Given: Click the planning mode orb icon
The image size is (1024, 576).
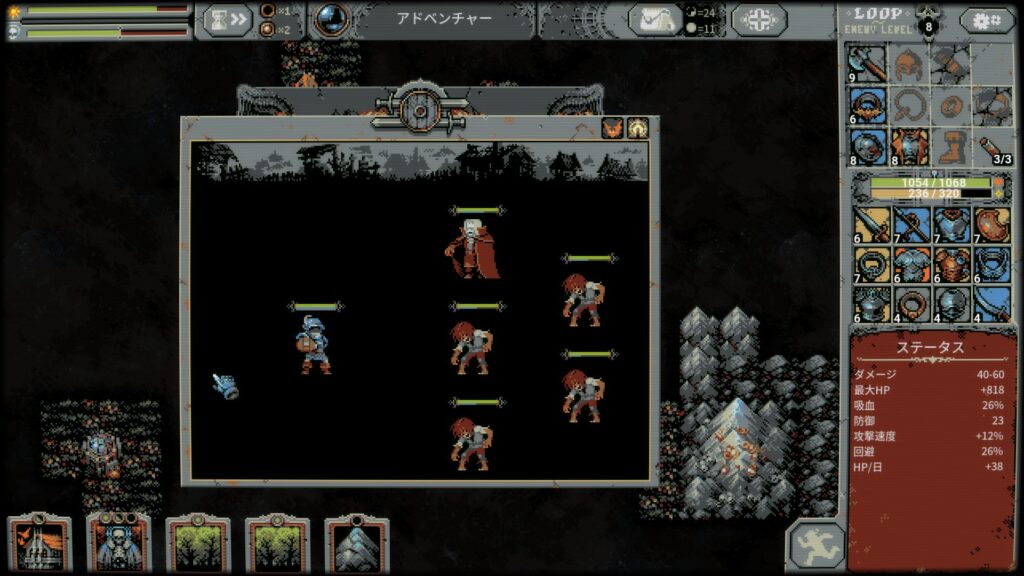Looking at the screenshot, I should (332, 19).
